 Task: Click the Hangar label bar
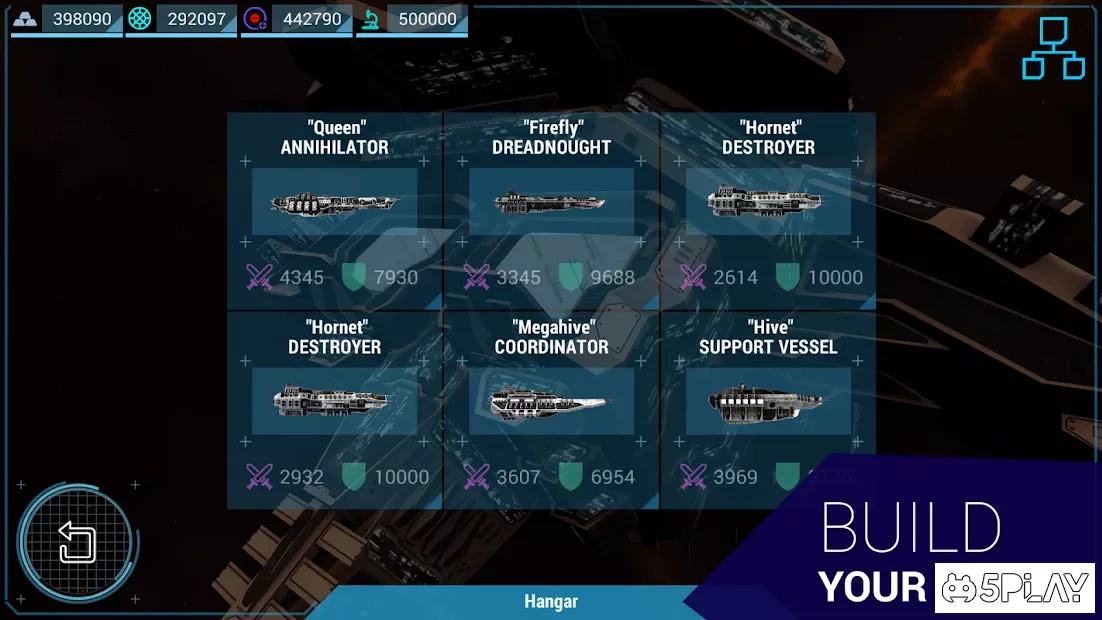(551, 602)
